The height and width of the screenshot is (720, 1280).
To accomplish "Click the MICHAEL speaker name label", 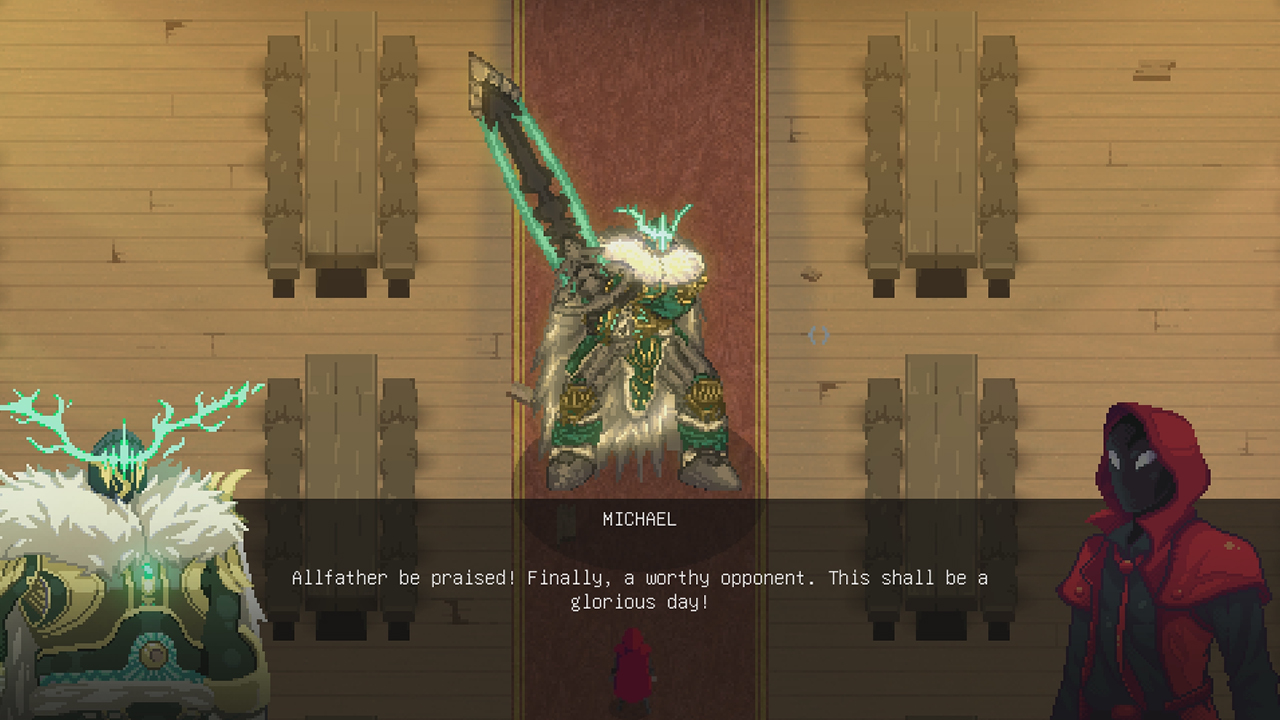I will [639, 519].
